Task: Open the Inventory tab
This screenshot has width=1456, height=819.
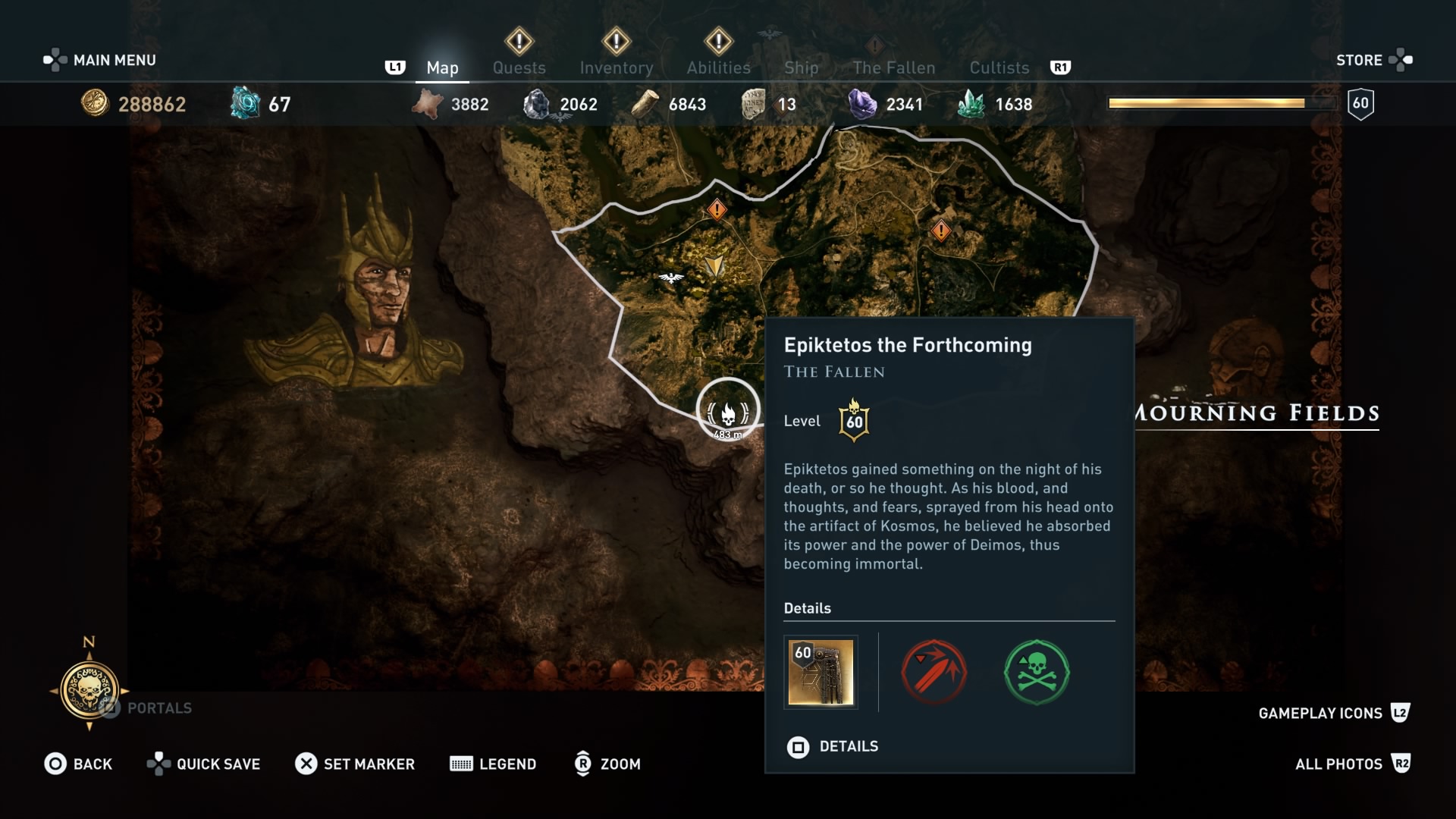Action: [616, 67]
